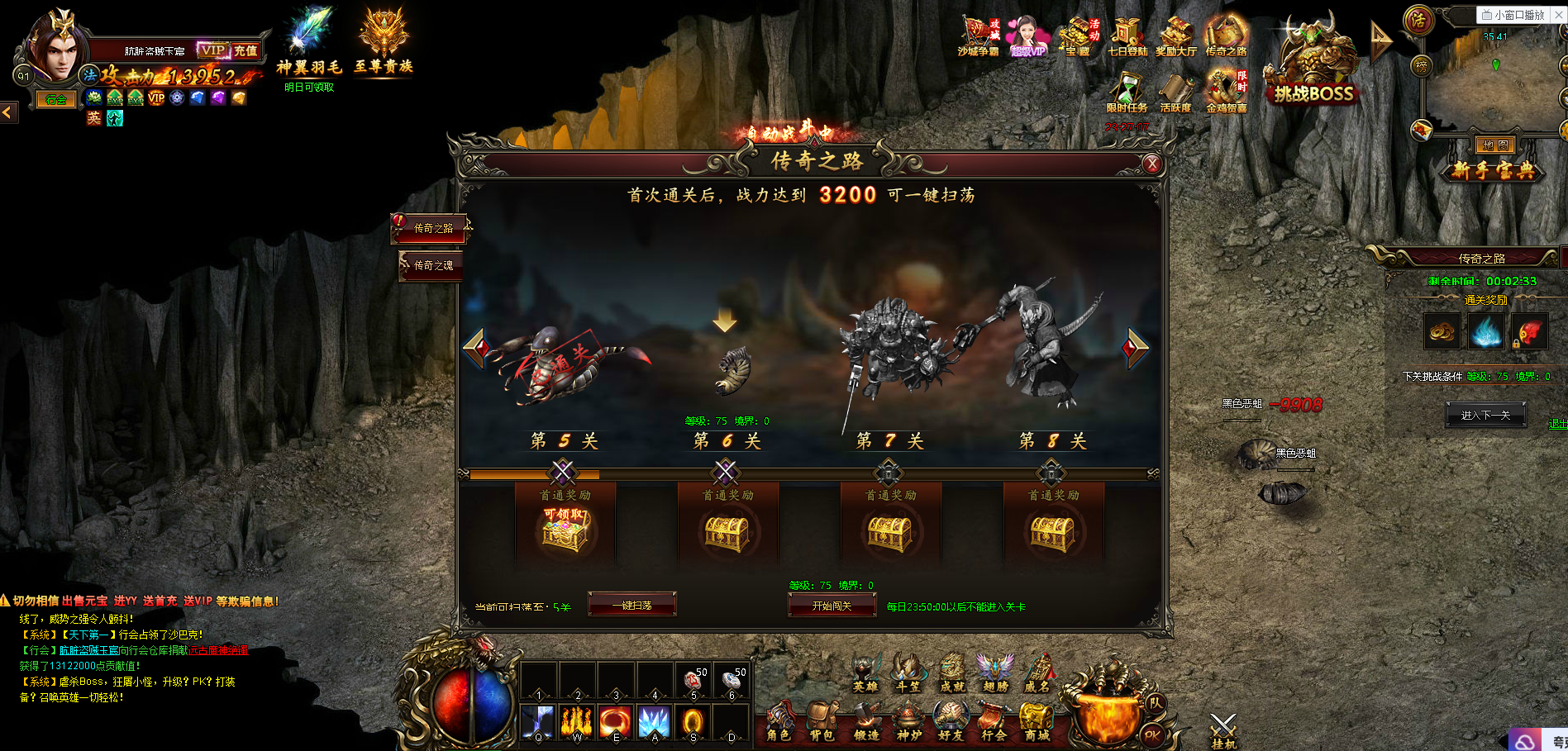Image resolution: width=1568 pixels, height=751 pixels.
Task: Show next stages with the right arrow
Action: coord(1136,348)
